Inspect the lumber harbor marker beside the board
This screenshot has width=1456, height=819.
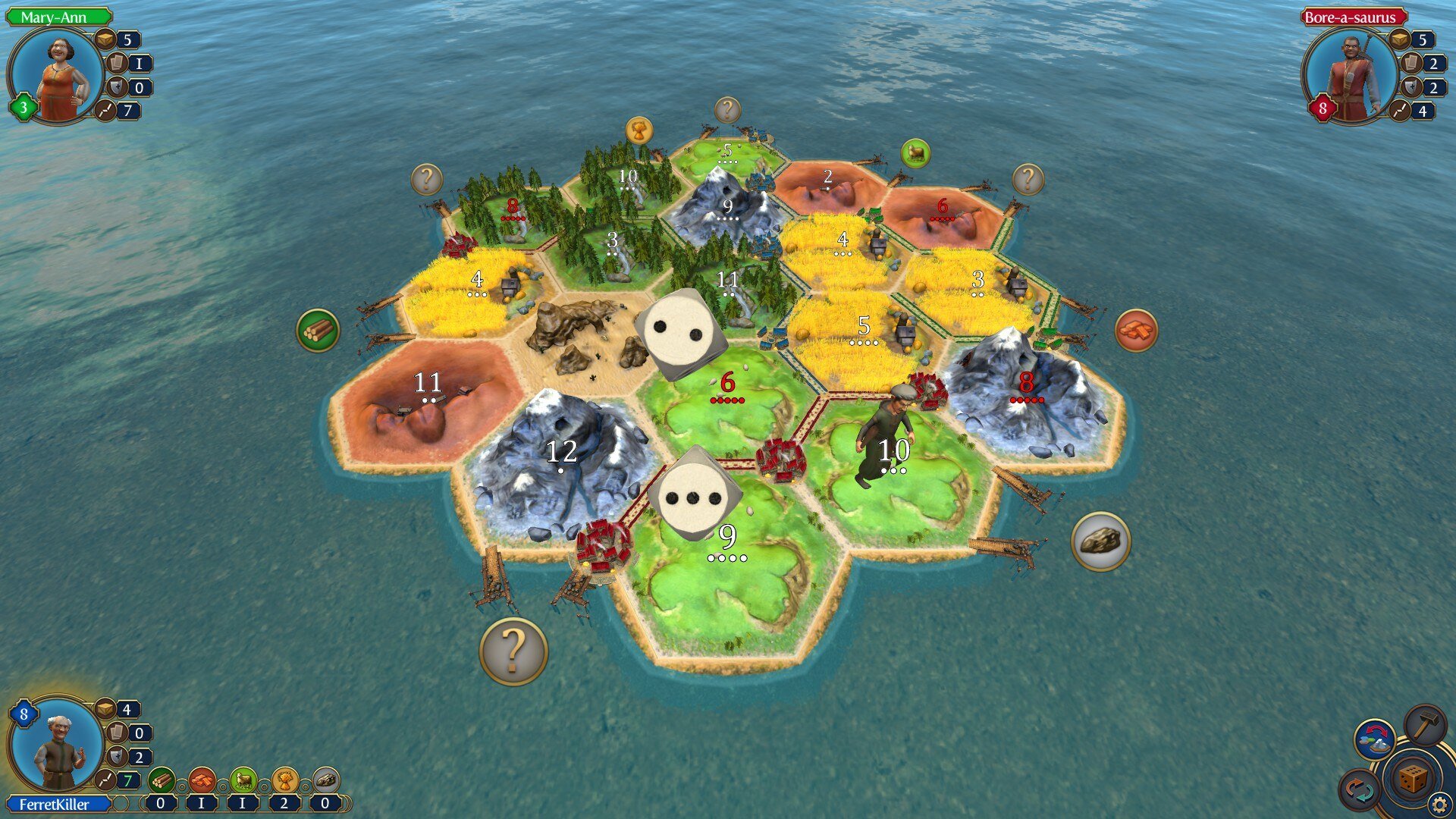click(318, 331)
